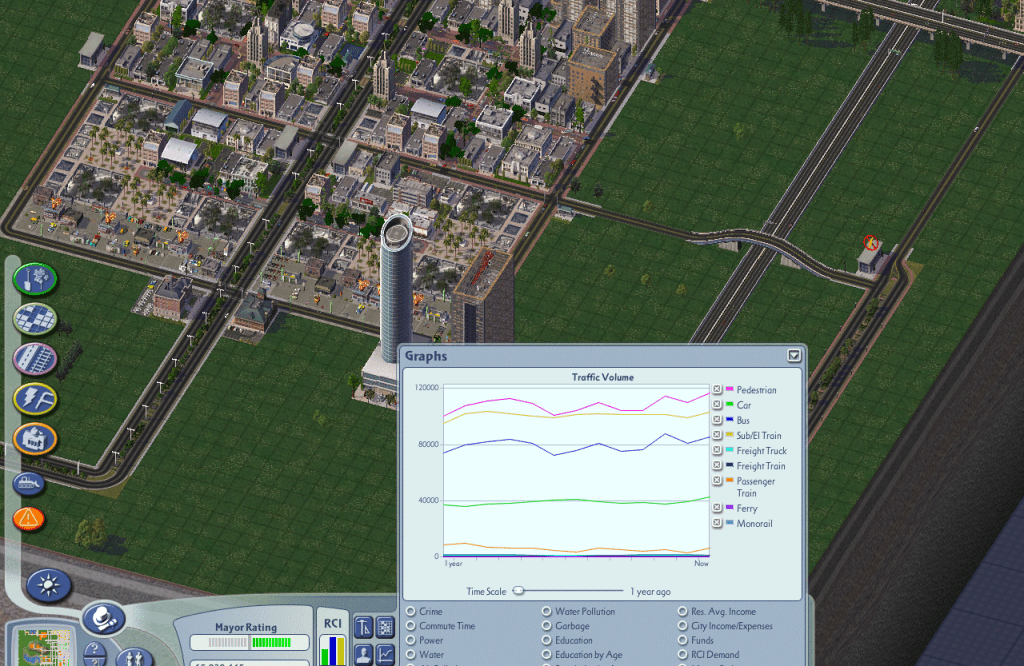Open the emergency warning tool
The height and width of the screenshot is (666, 1024).
point(30,518)
